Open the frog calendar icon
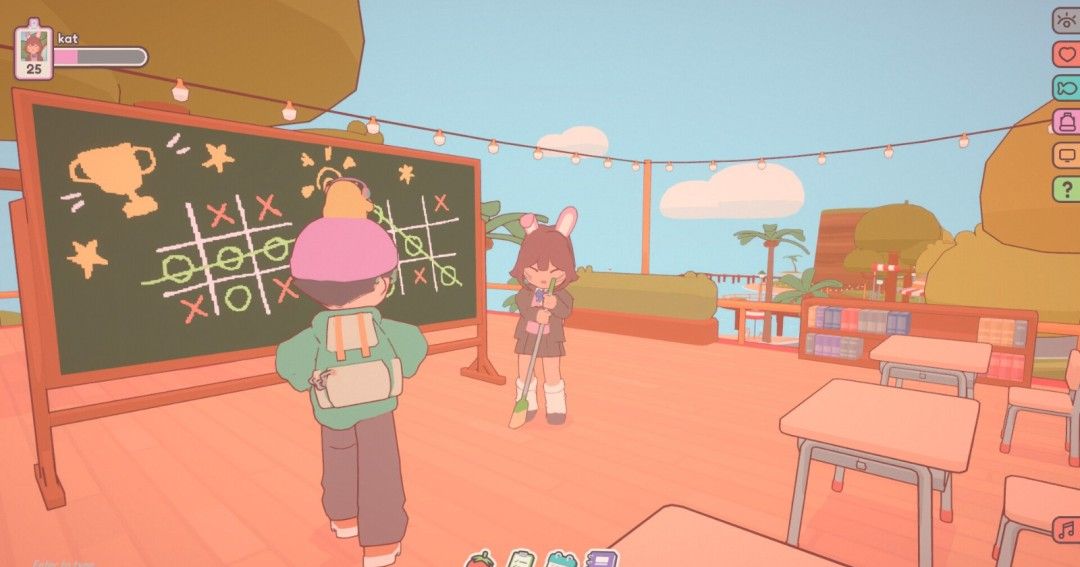This screenshot has height=567, width=1080. (x=561, y=558)
